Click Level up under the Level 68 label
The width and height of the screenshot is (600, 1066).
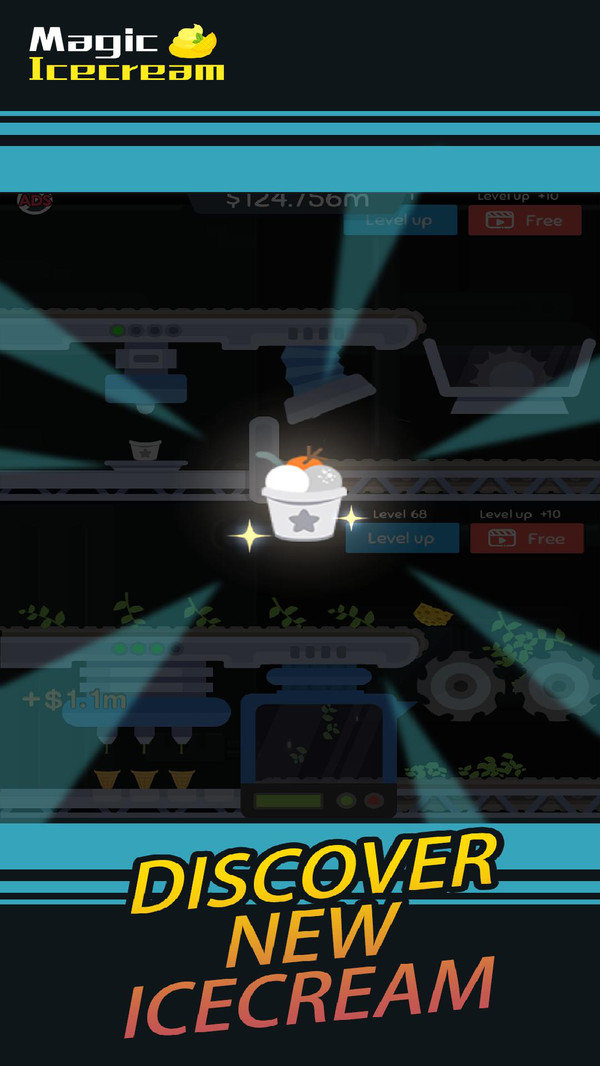point(402,538)
